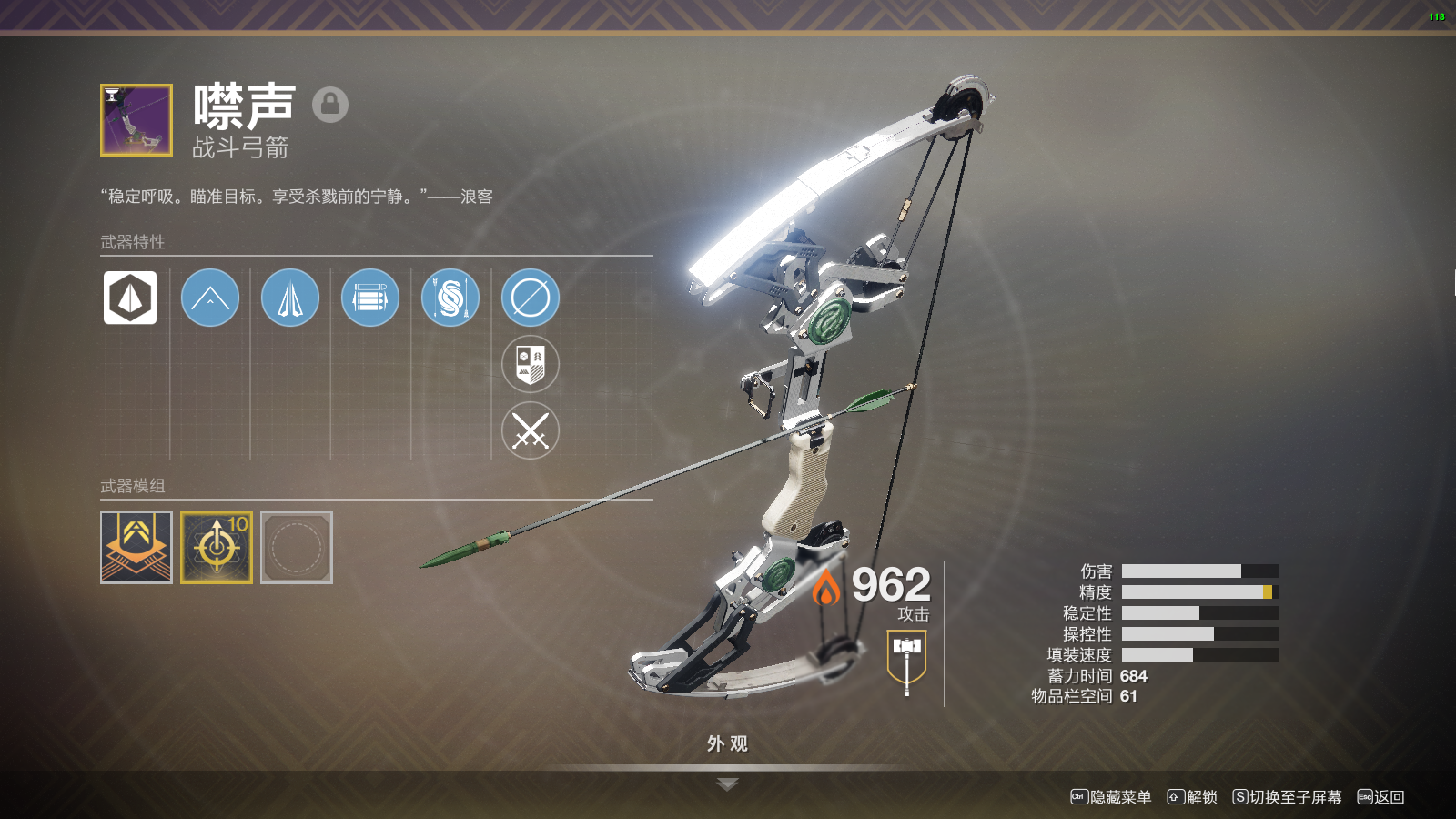The image size is (1456, 819).
Task: Open the empty weapon mod socket
Action: (x=297, y=548)
